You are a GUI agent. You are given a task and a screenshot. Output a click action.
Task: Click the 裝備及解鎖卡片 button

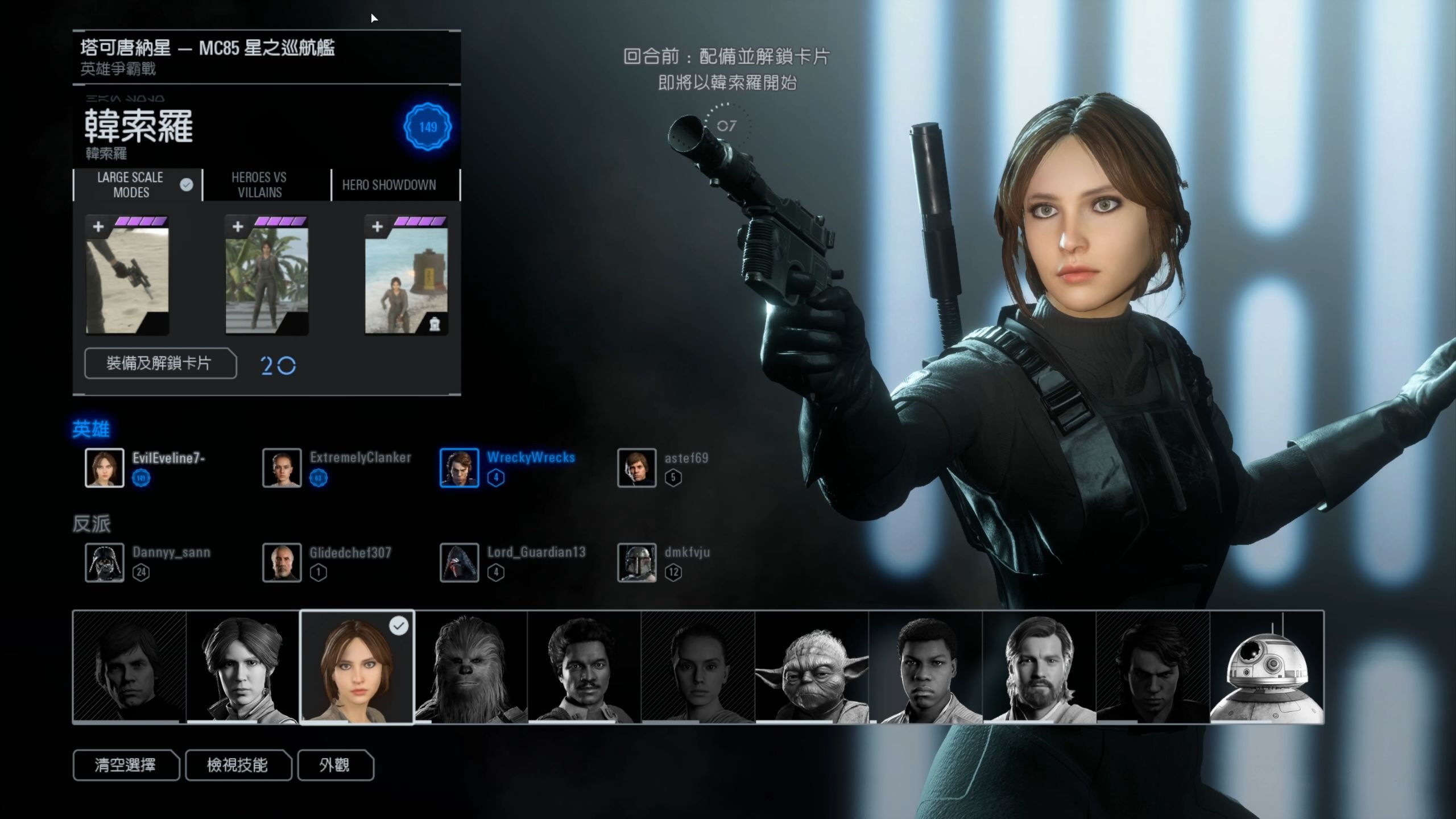(160, 363)
